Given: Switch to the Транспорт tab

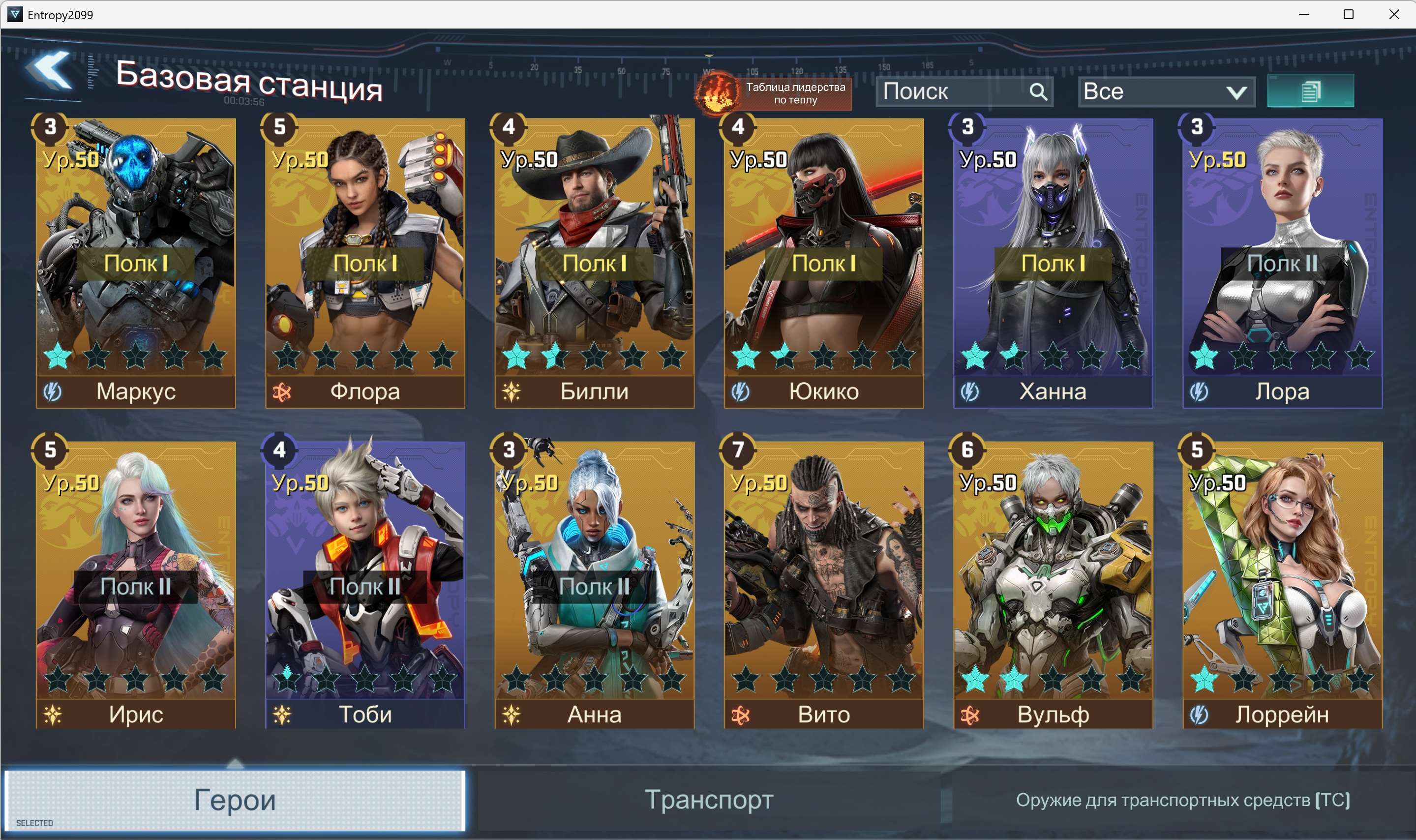Looking at the screenshot, I should pyautogui.click(x=709, y=799).
